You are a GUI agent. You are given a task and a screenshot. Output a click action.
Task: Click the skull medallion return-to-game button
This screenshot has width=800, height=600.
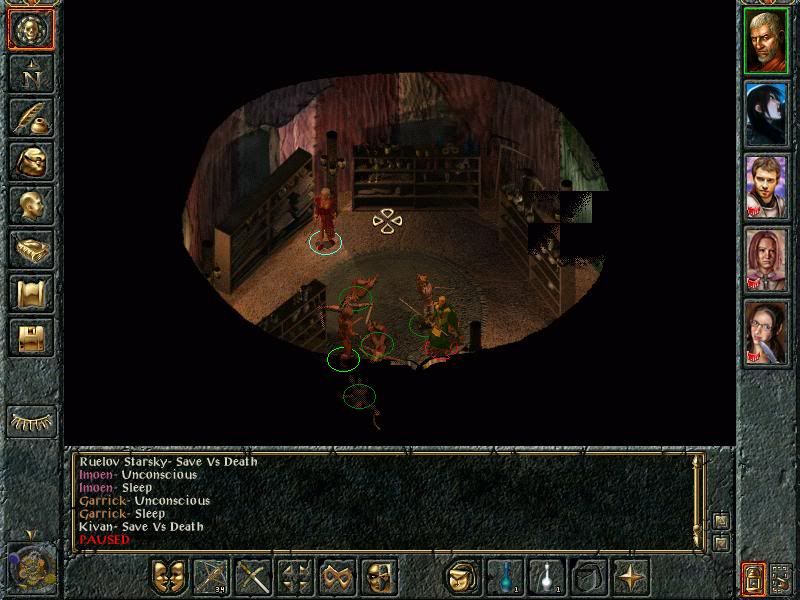pos(31,29)
